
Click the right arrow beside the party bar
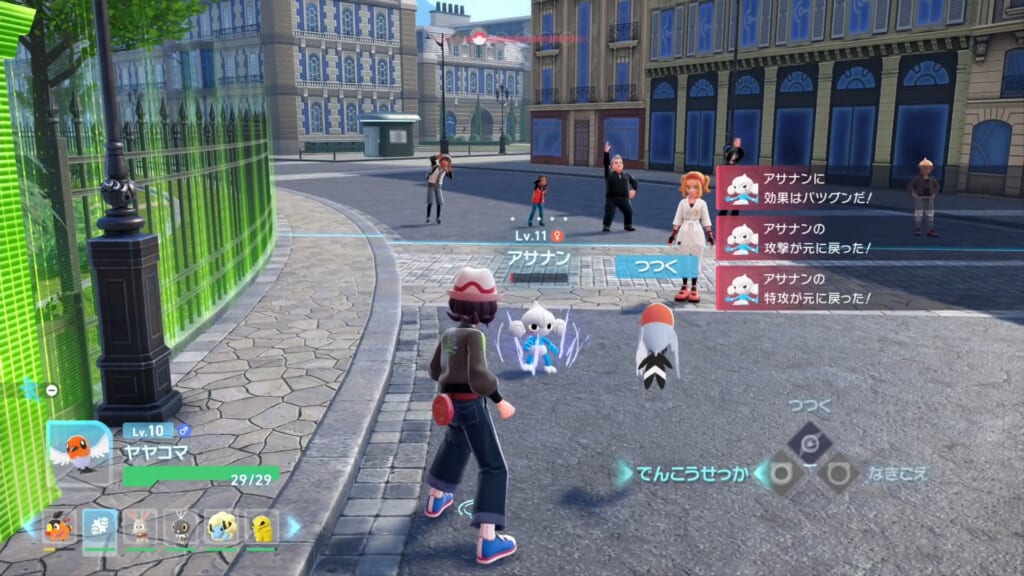pyautogui.click(x=293, y=527)
